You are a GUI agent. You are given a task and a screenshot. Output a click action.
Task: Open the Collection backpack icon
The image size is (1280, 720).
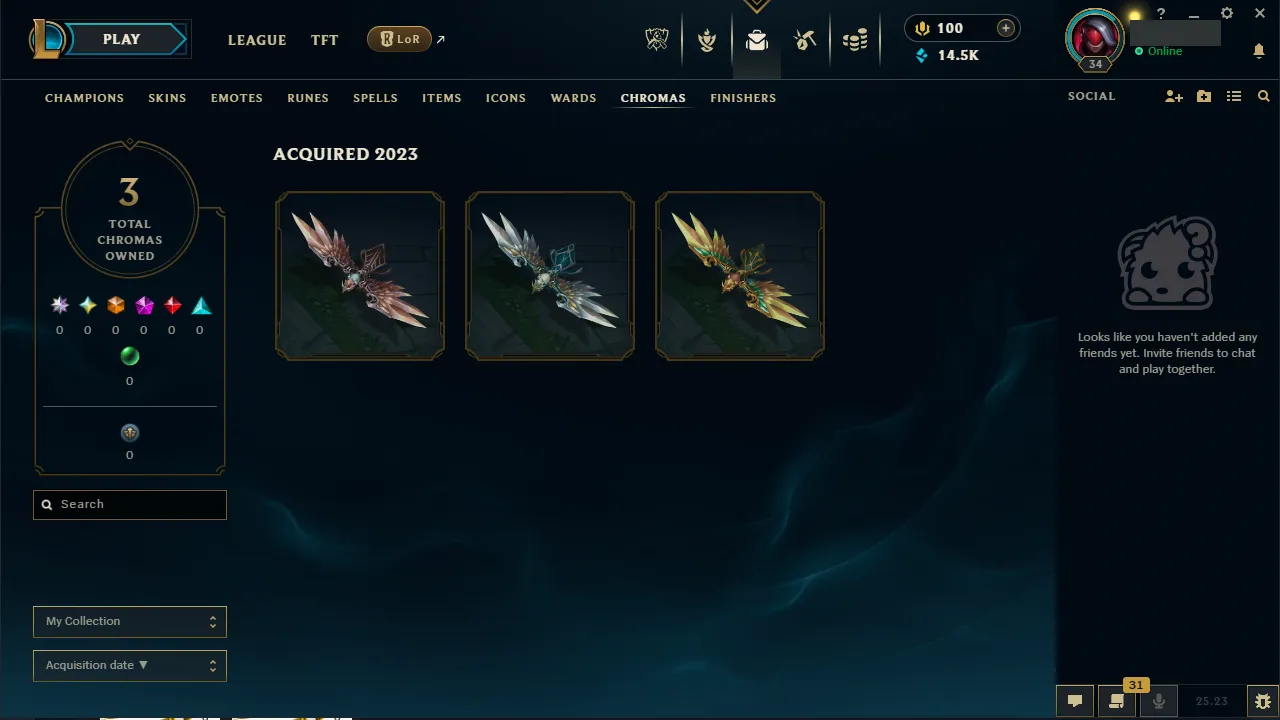[757, 40]
